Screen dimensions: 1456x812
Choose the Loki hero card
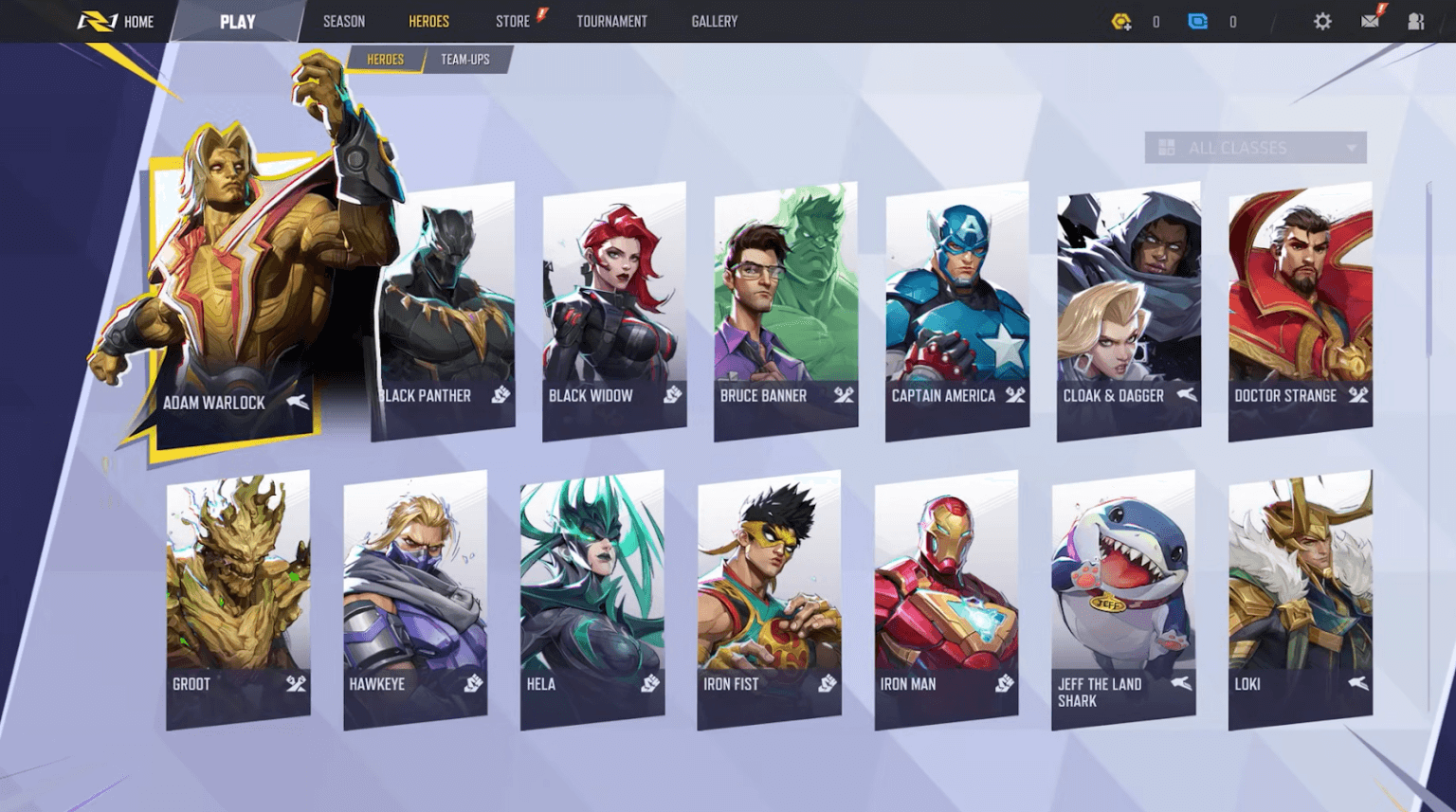coord(1300,599)
